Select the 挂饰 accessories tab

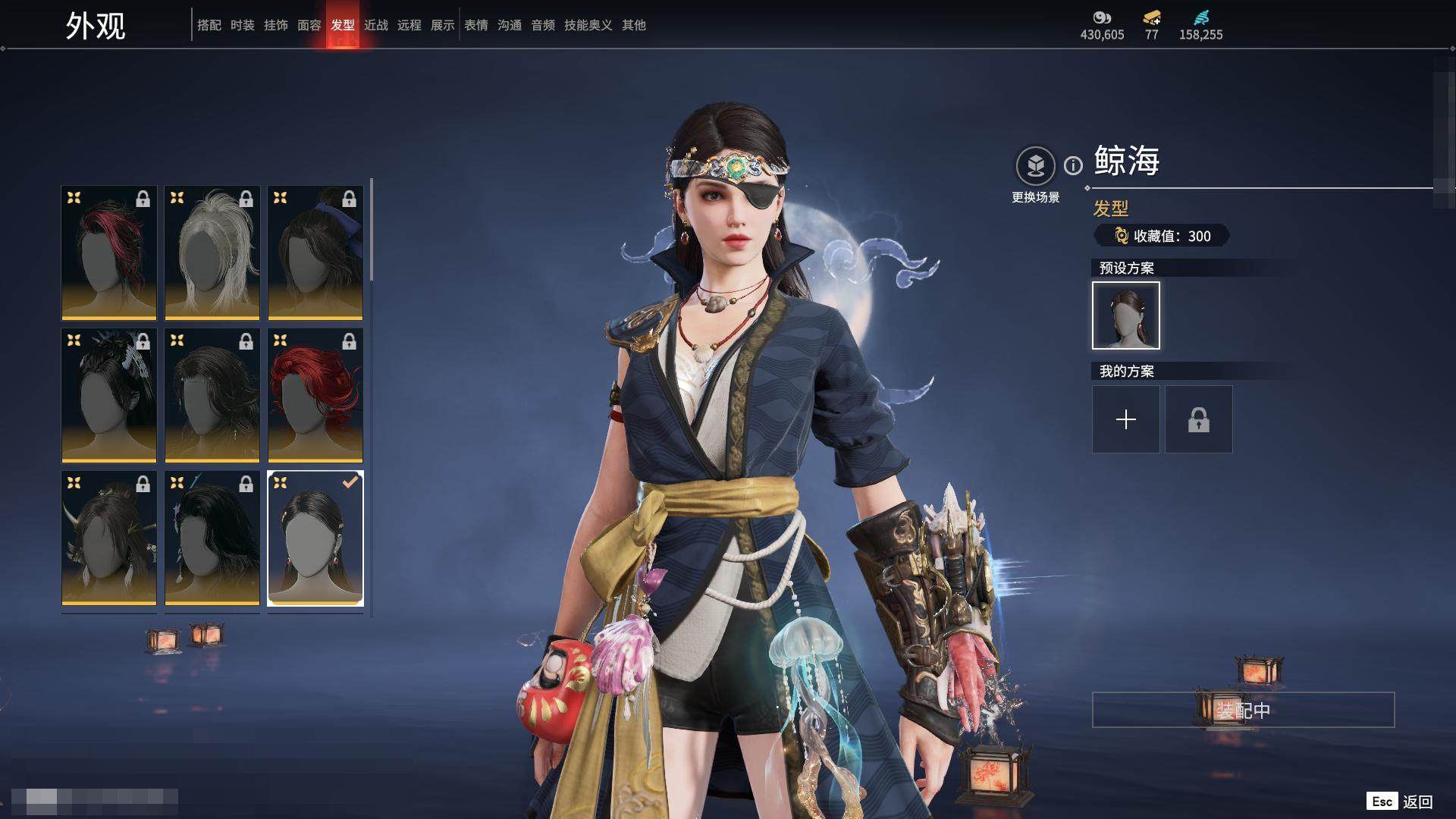click(x=276, y=25)
